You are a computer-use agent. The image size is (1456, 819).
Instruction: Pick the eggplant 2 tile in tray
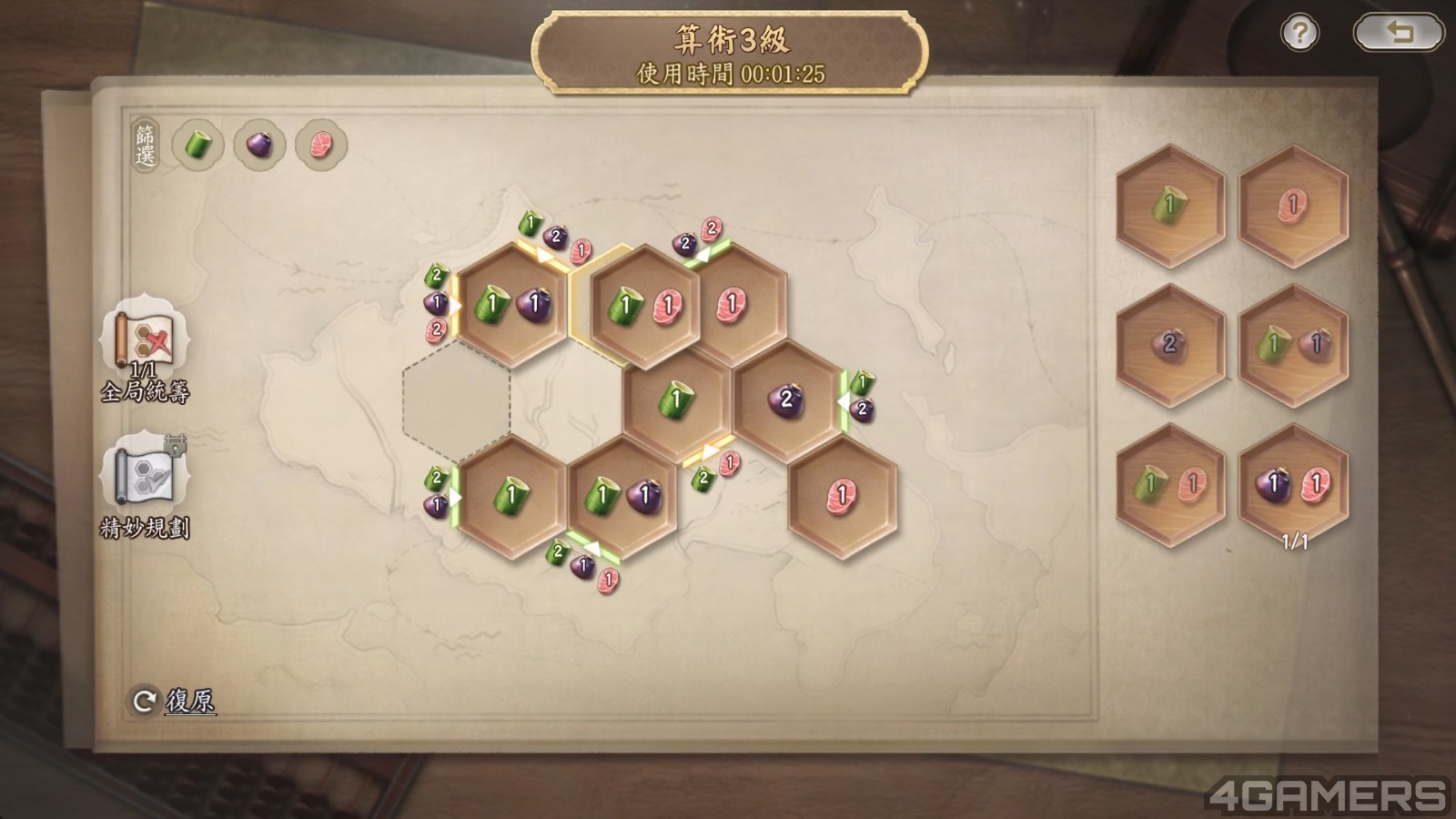tap(1170, 345)
